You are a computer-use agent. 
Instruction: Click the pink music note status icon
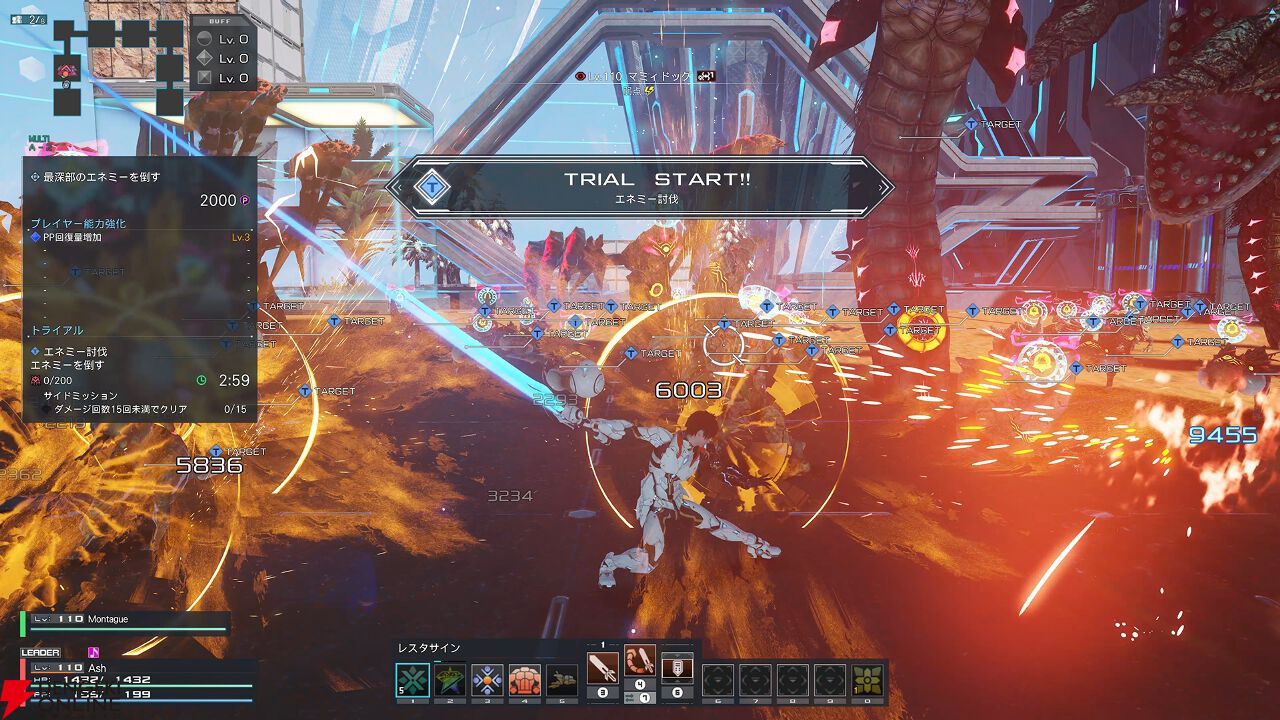pos(94,653)
